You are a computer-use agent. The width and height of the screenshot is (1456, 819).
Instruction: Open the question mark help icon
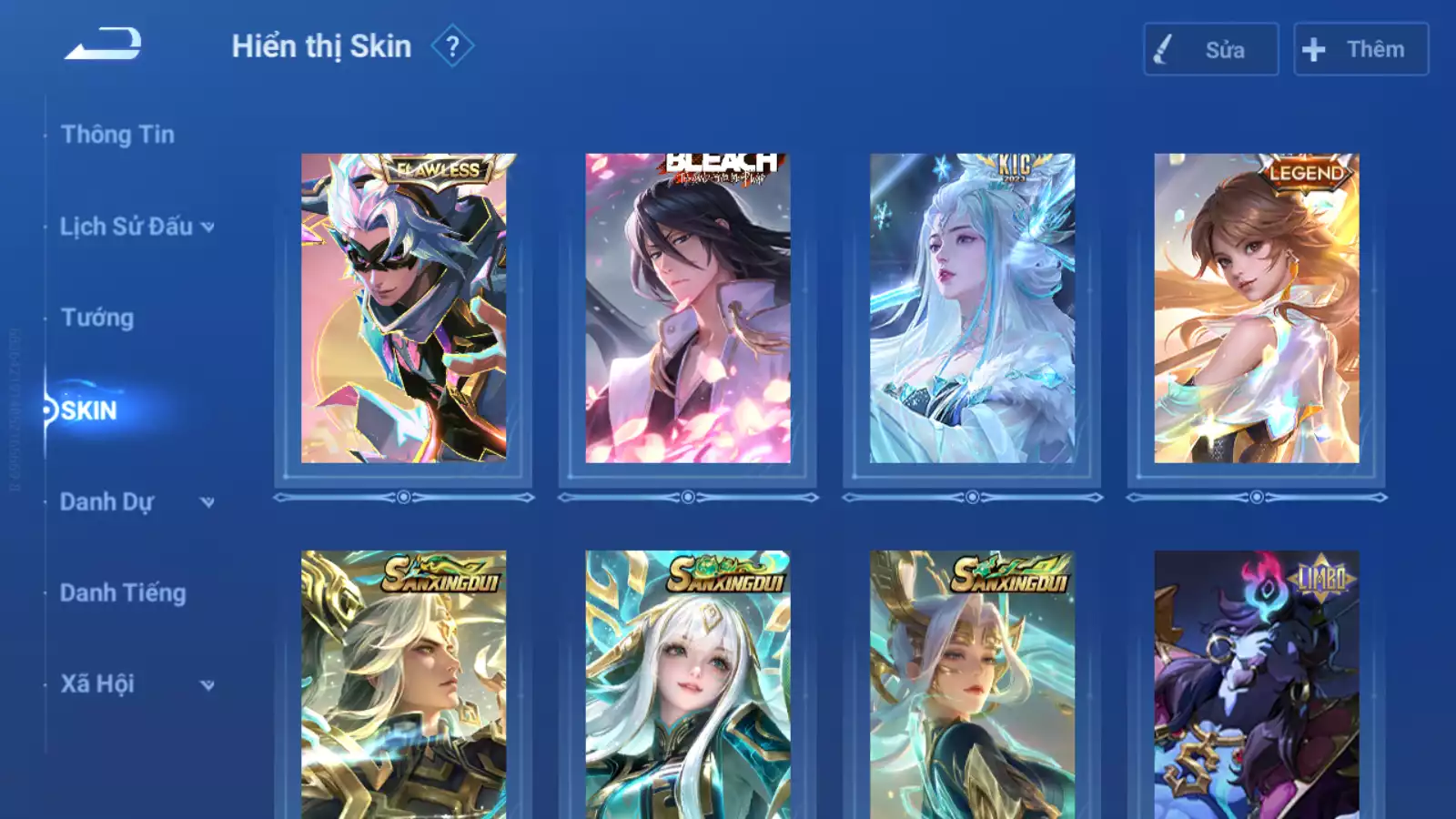pyautogui.click(x=452, y=46)
